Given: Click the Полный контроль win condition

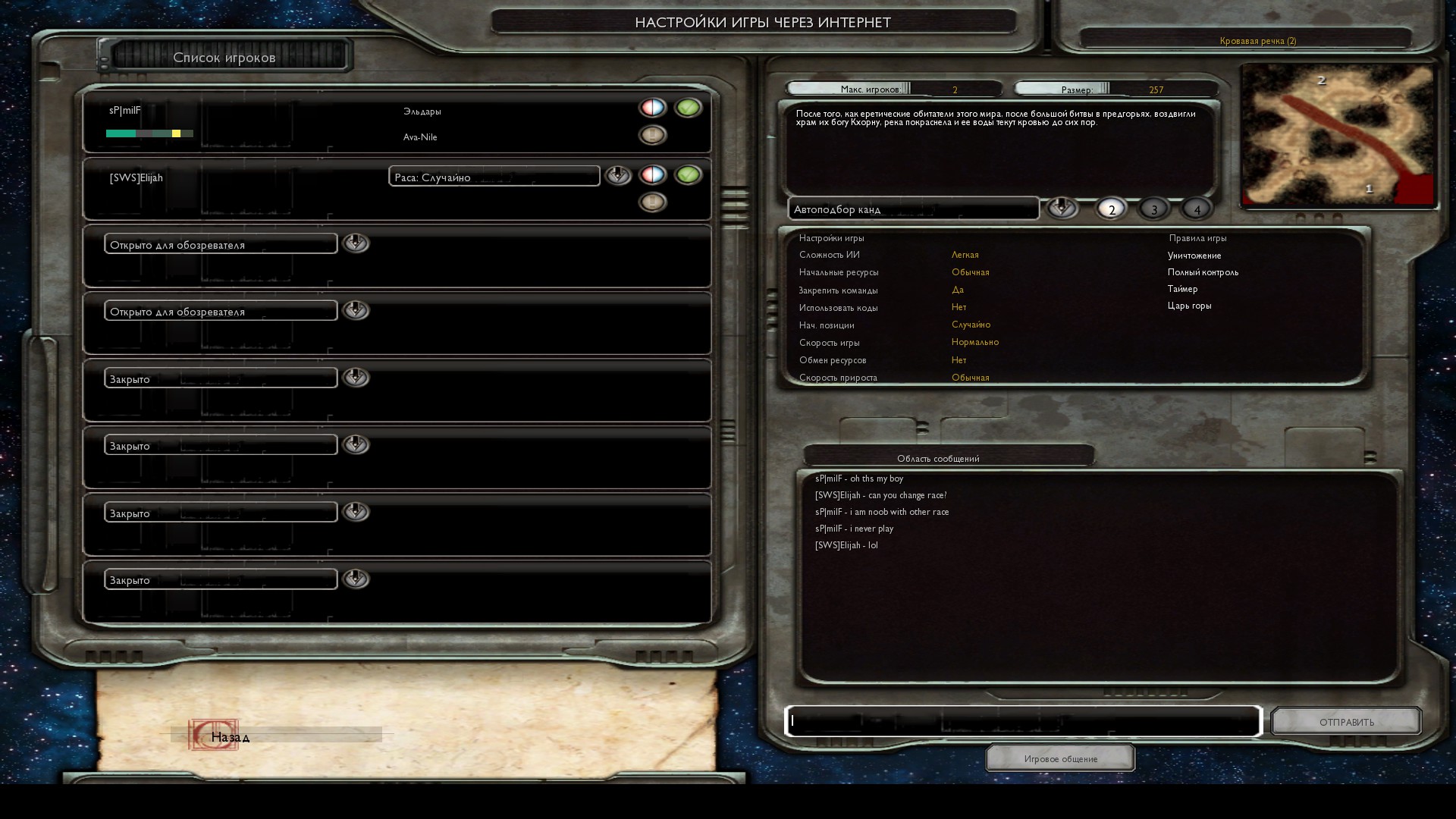Looking at the screenshot, I should pyautogui.click(x=1203, y=272).
